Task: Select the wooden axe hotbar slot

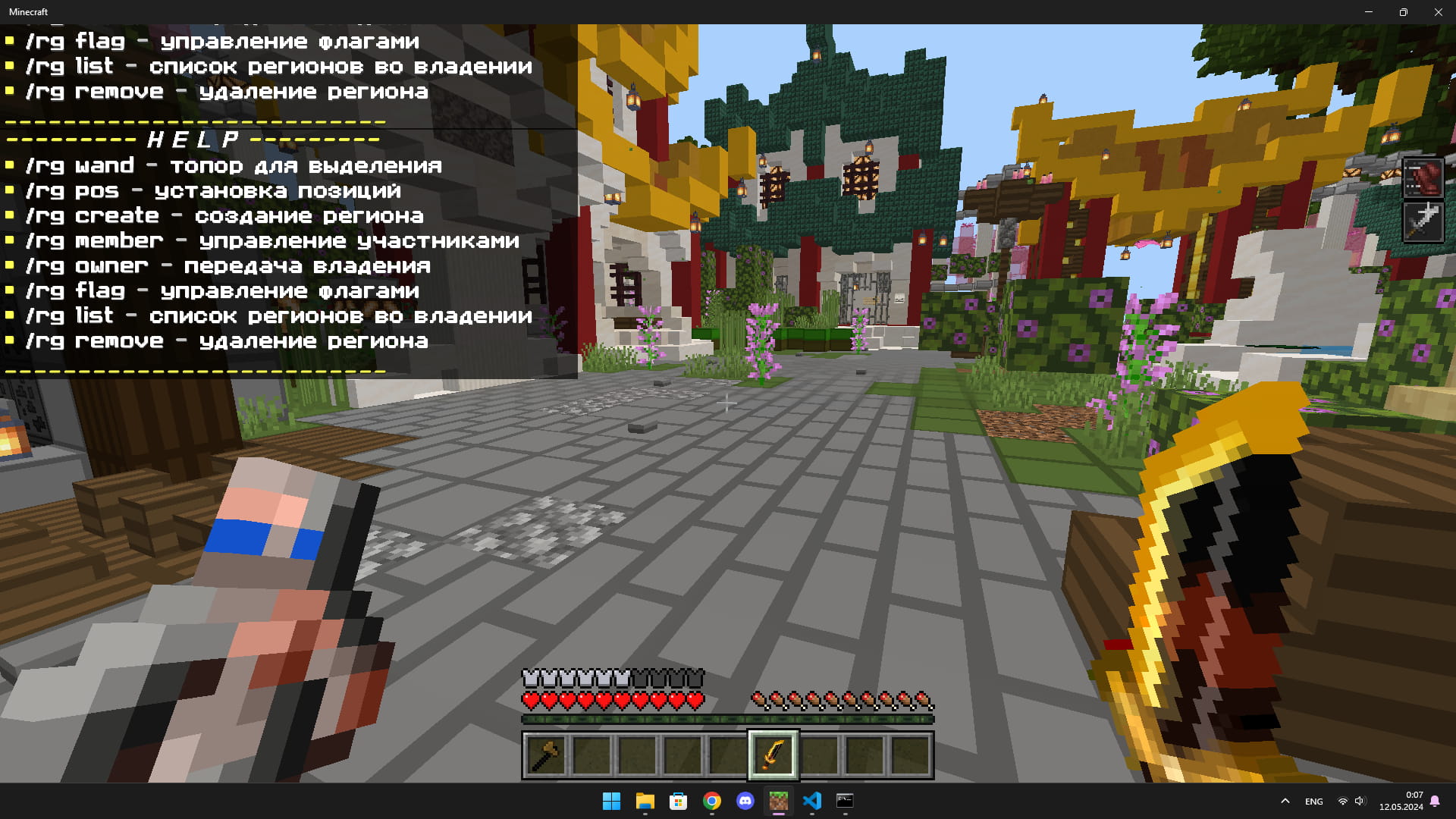Action: click(546, 755)
